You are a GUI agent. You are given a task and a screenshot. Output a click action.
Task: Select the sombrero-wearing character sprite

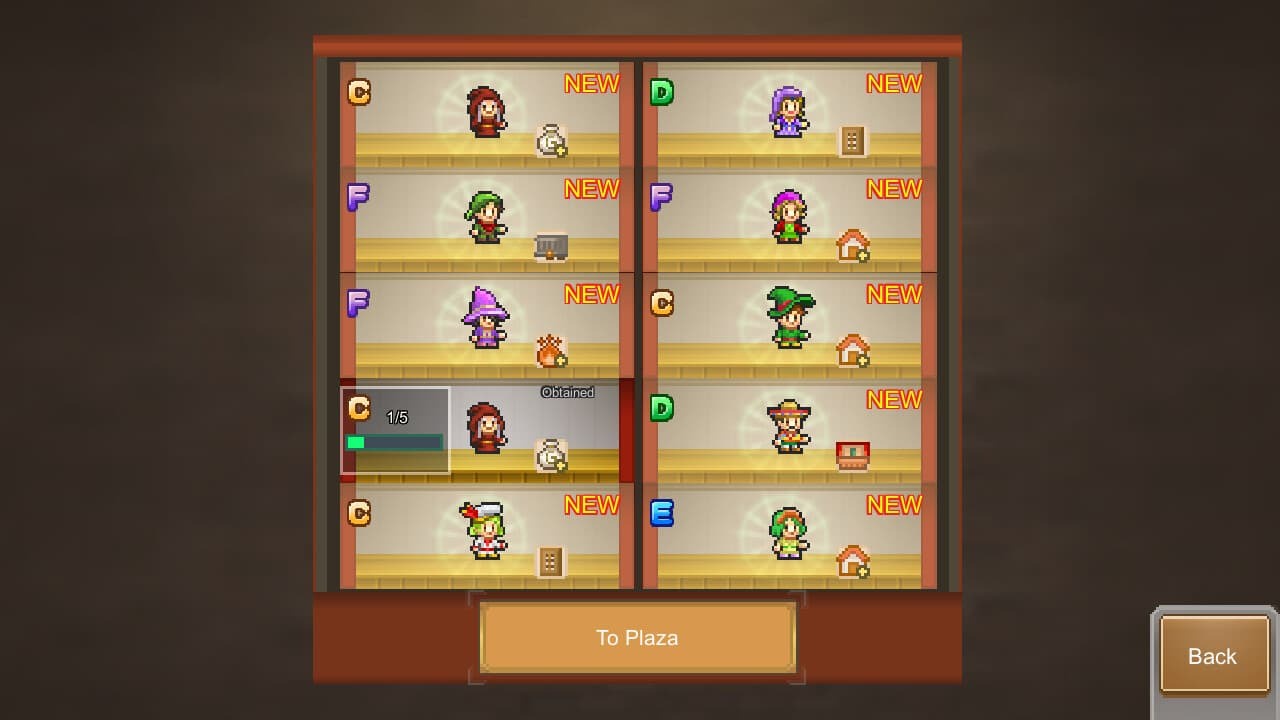(x=790, y=429)
